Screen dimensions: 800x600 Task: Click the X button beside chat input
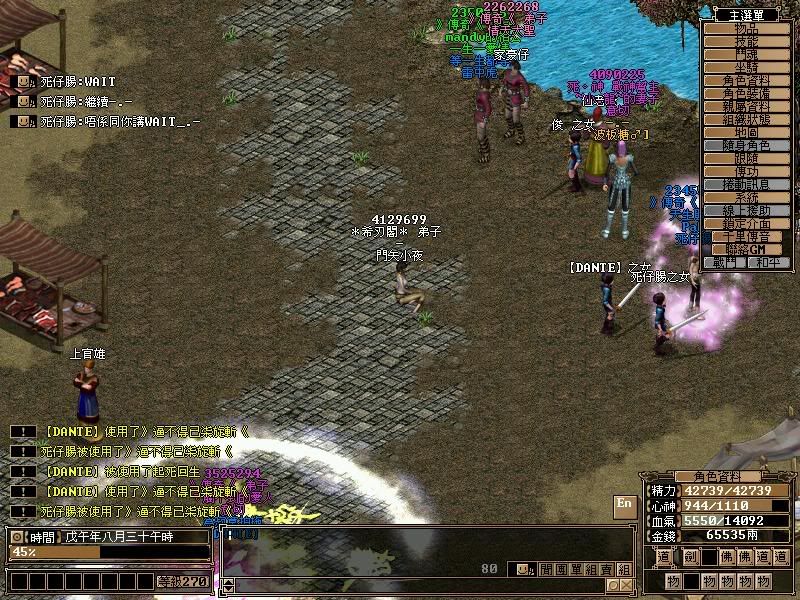click(x=626, y=586)
